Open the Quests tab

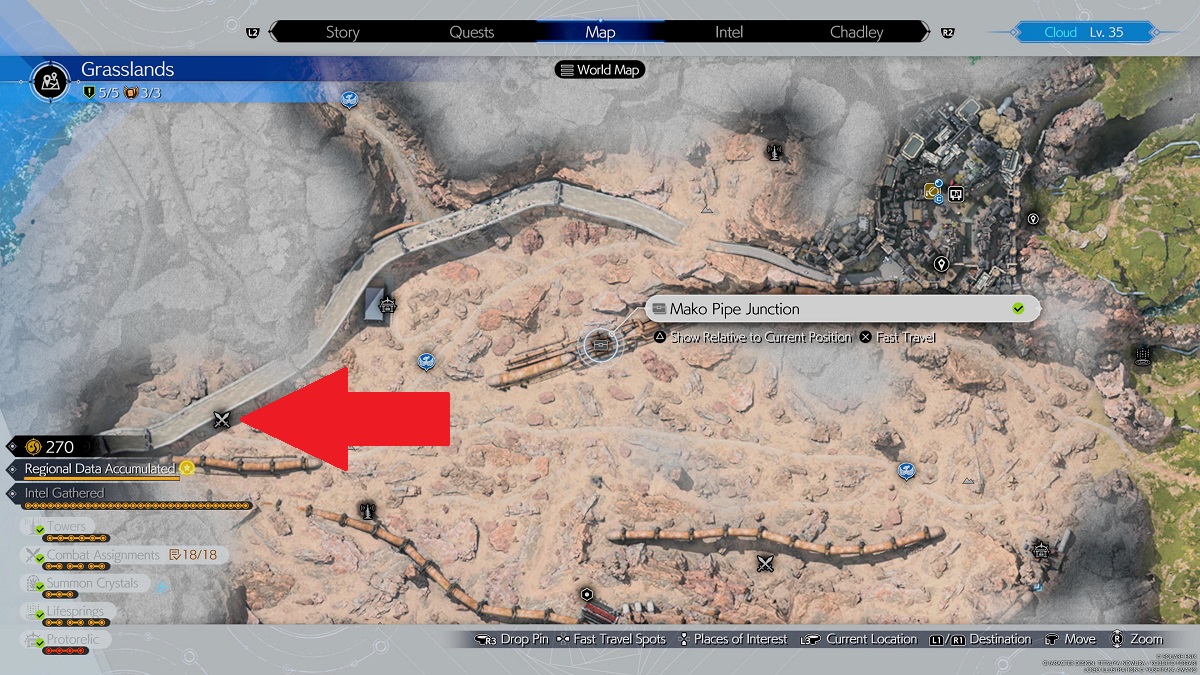(471, 32)
